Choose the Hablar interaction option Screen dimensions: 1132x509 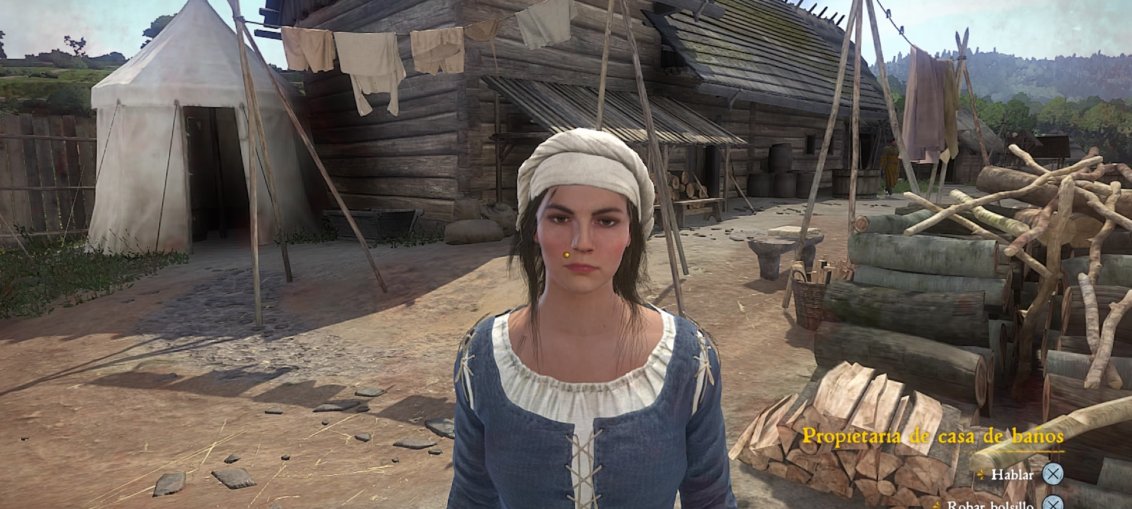point(1012,474)
